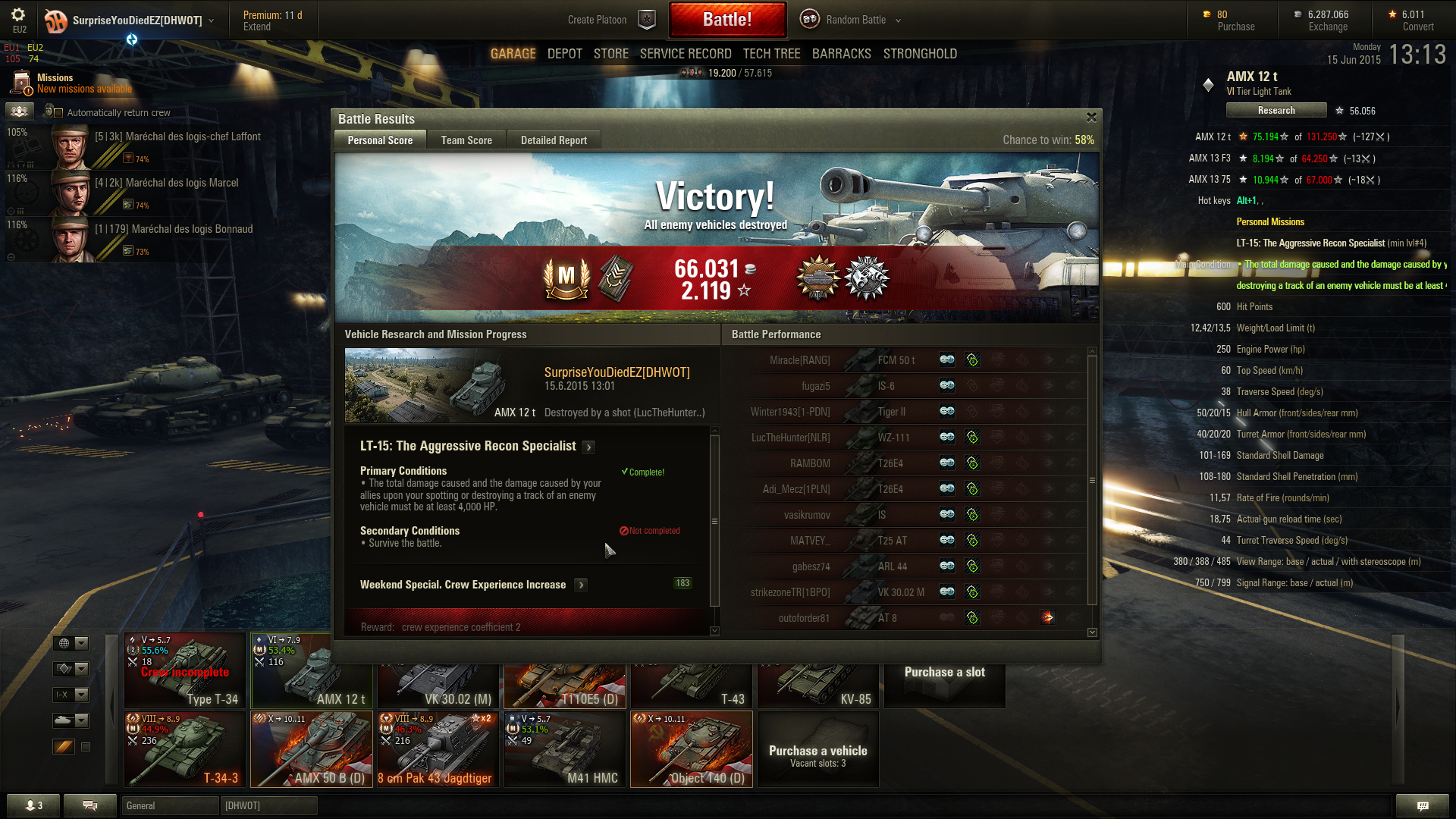Open the Depot menu
1456x819 pixels.
click(x=564, y=54)
